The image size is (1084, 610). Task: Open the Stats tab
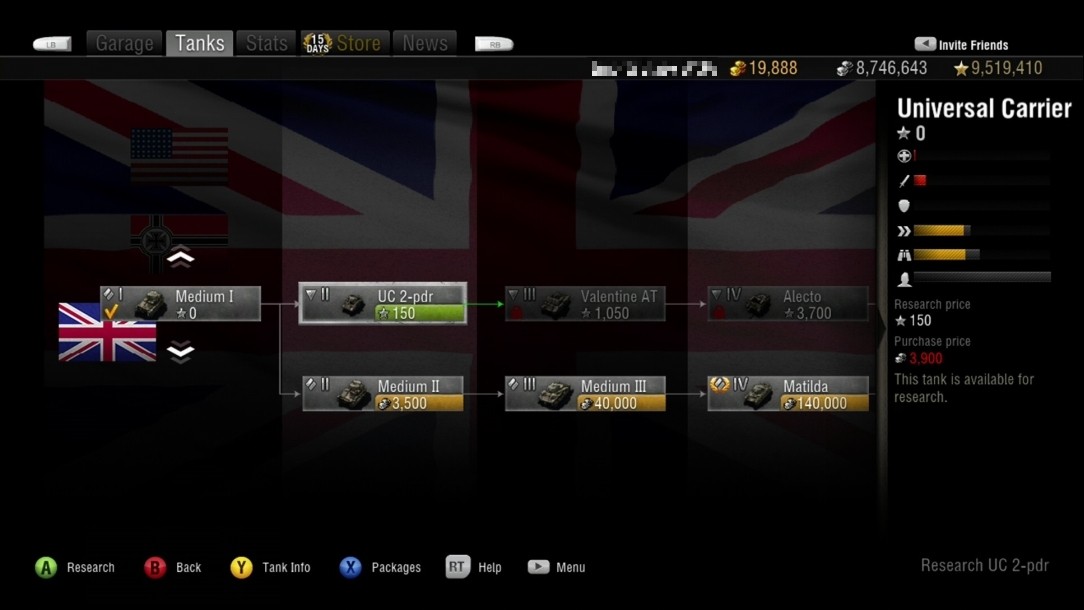pyautogui.click(x=266, y=43)
